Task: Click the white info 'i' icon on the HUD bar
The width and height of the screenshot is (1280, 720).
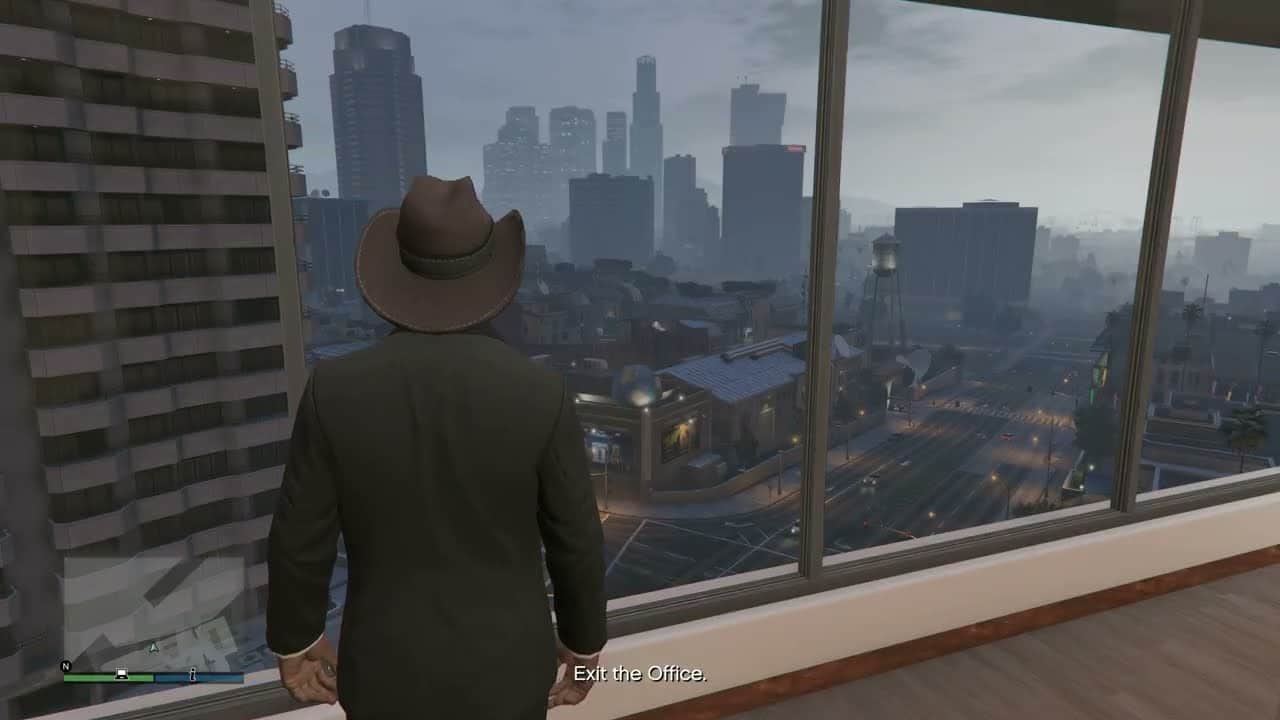Action: [x=193, y=676]
